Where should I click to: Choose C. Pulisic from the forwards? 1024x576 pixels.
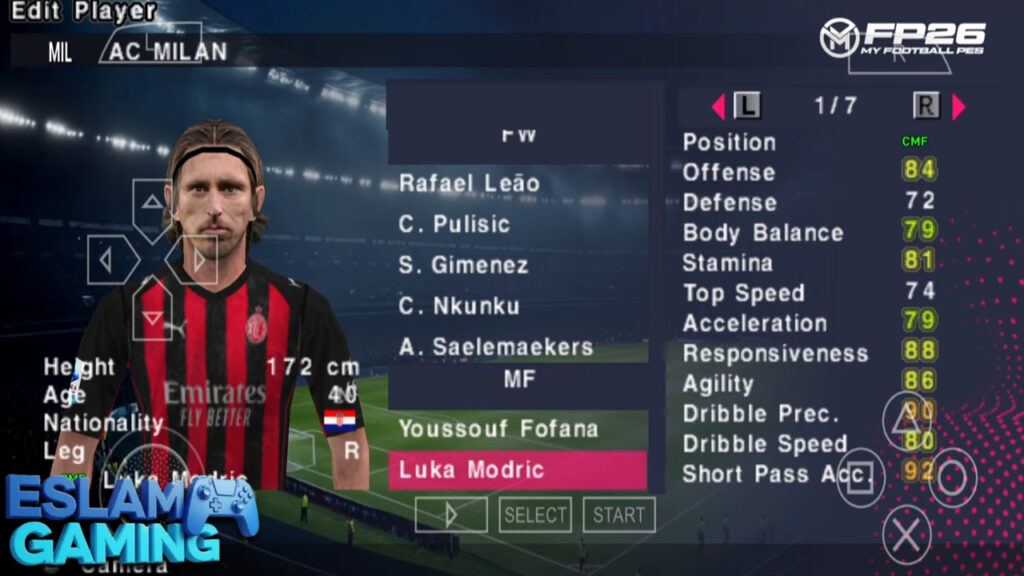pyautogui.click(x=454, y=224)
